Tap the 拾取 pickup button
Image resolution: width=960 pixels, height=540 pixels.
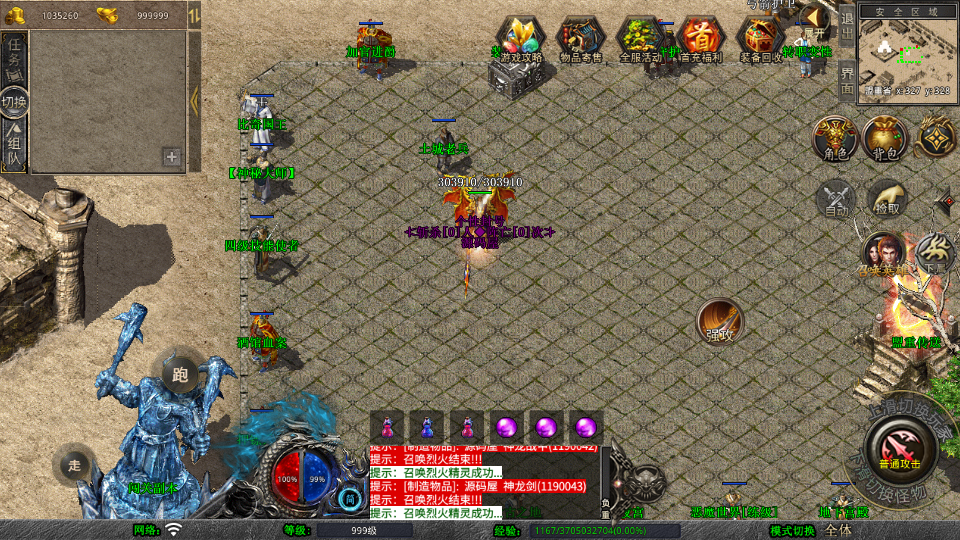click(x=886, y=198)
